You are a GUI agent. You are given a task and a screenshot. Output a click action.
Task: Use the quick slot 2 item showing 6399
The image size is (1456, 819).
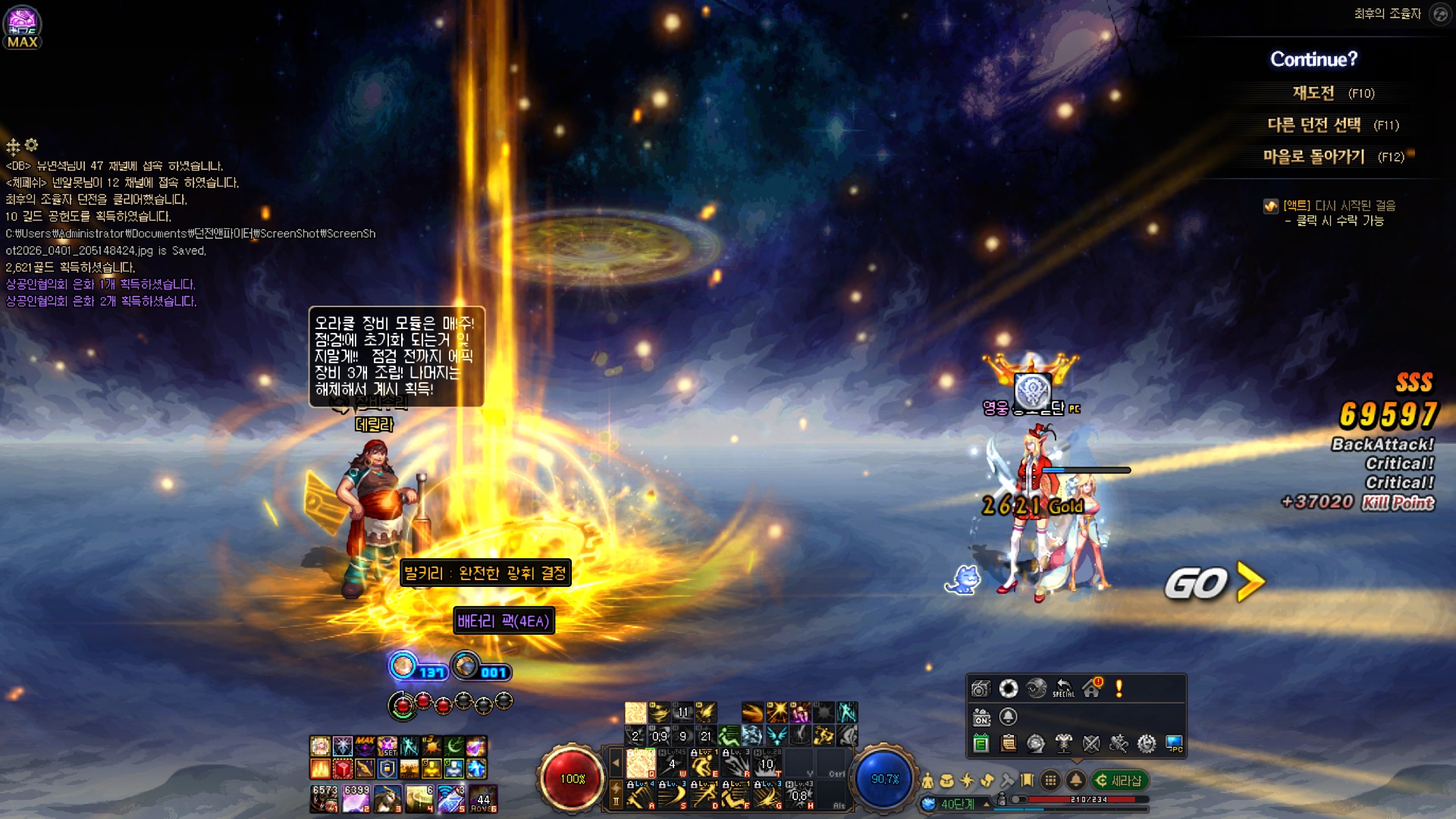click(356, 799)
